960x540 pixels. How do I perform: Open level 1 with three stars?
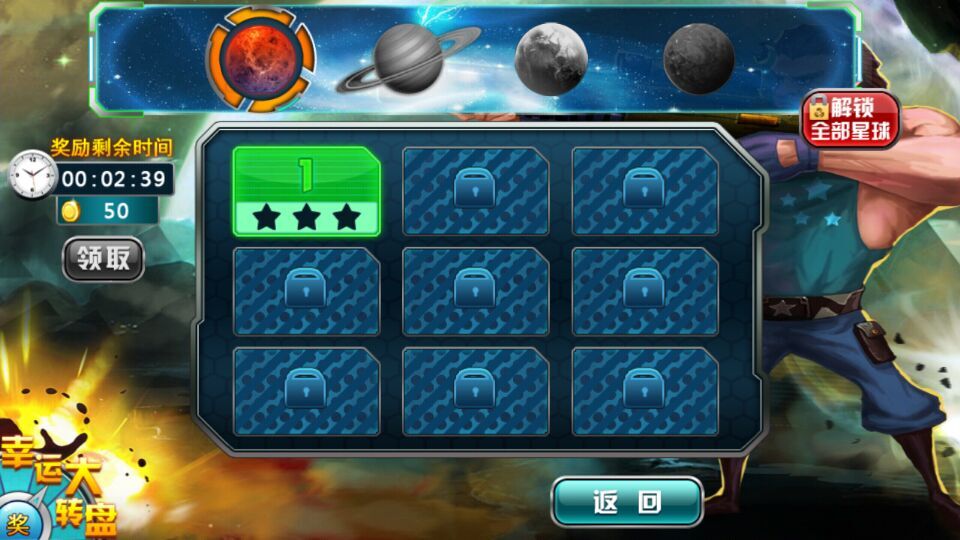(306, 191)
